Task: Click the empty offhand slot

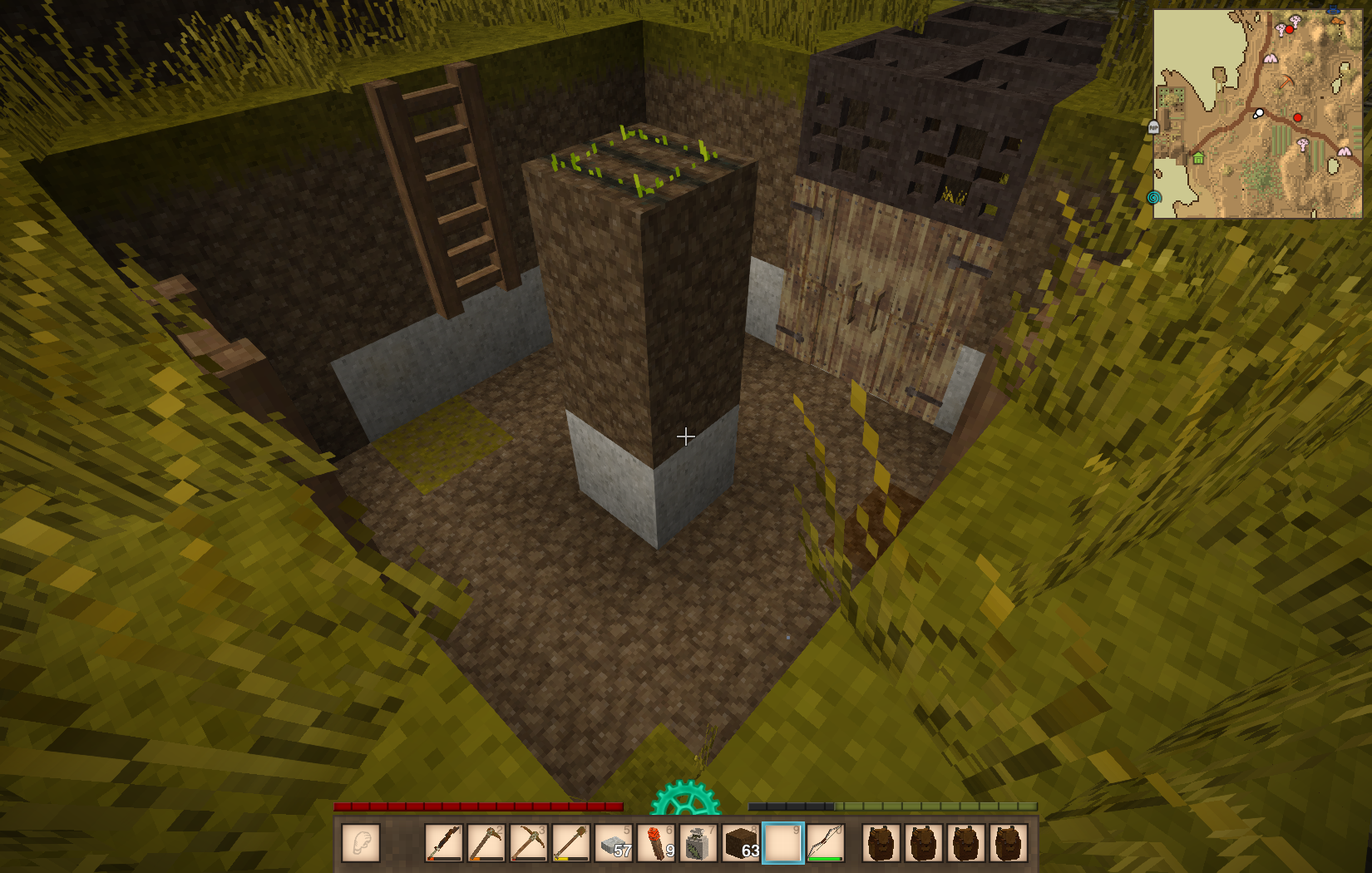Action: pyautogui.click(x=361, y=843)
